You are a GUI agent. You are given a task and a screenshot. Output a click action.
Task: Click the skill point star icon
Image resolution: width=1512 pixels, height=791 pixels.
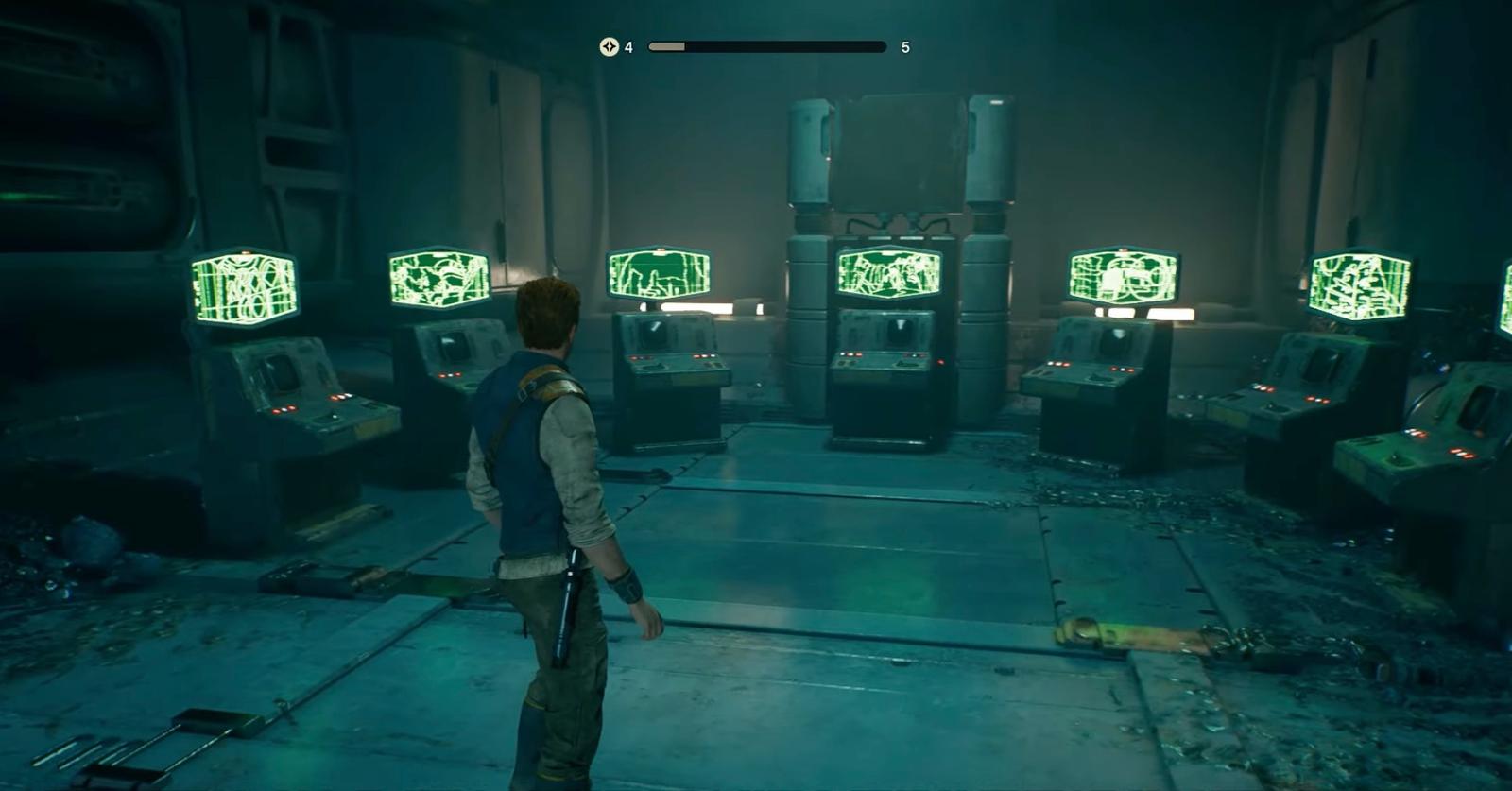point(609,46)
